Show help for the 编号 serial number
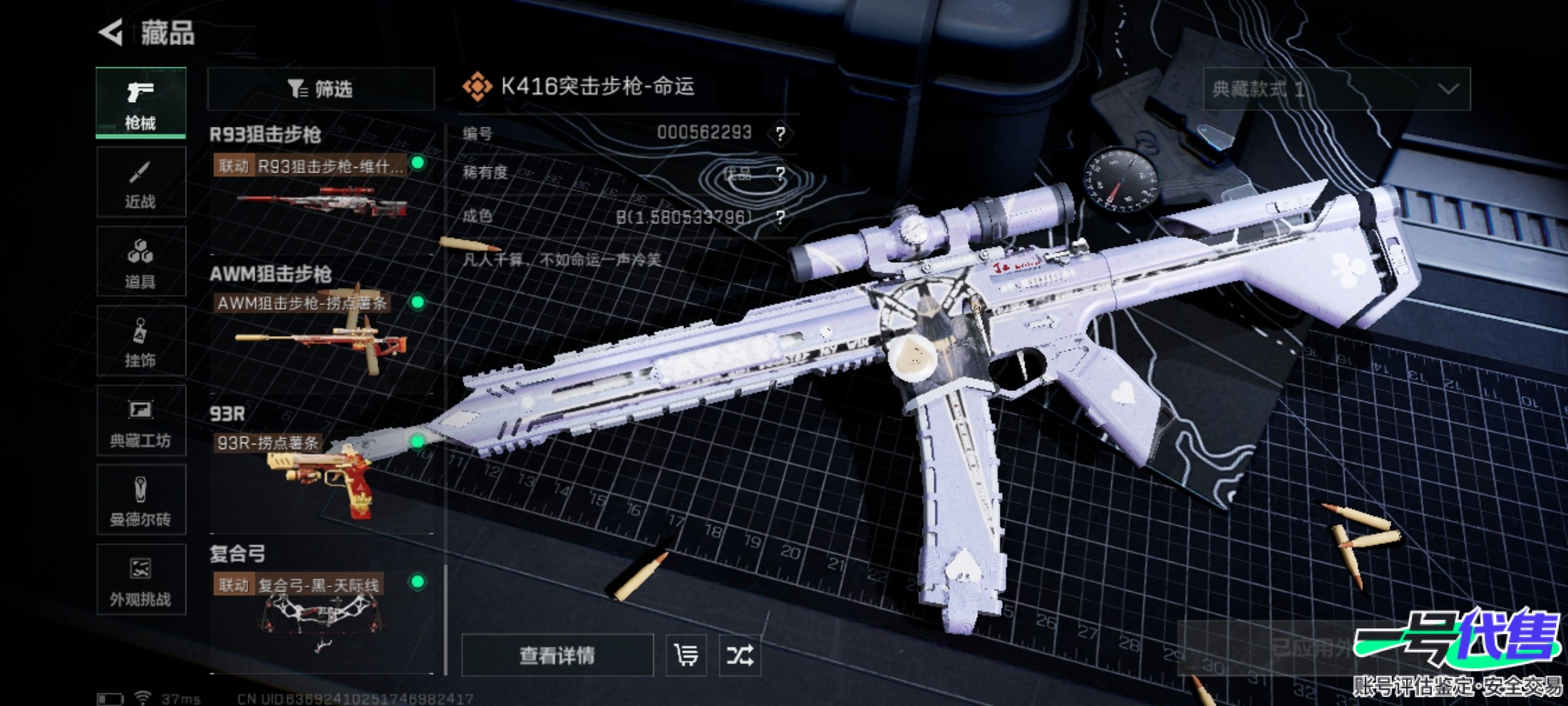This screenshot has width=1568, height=706. (780, 133)
